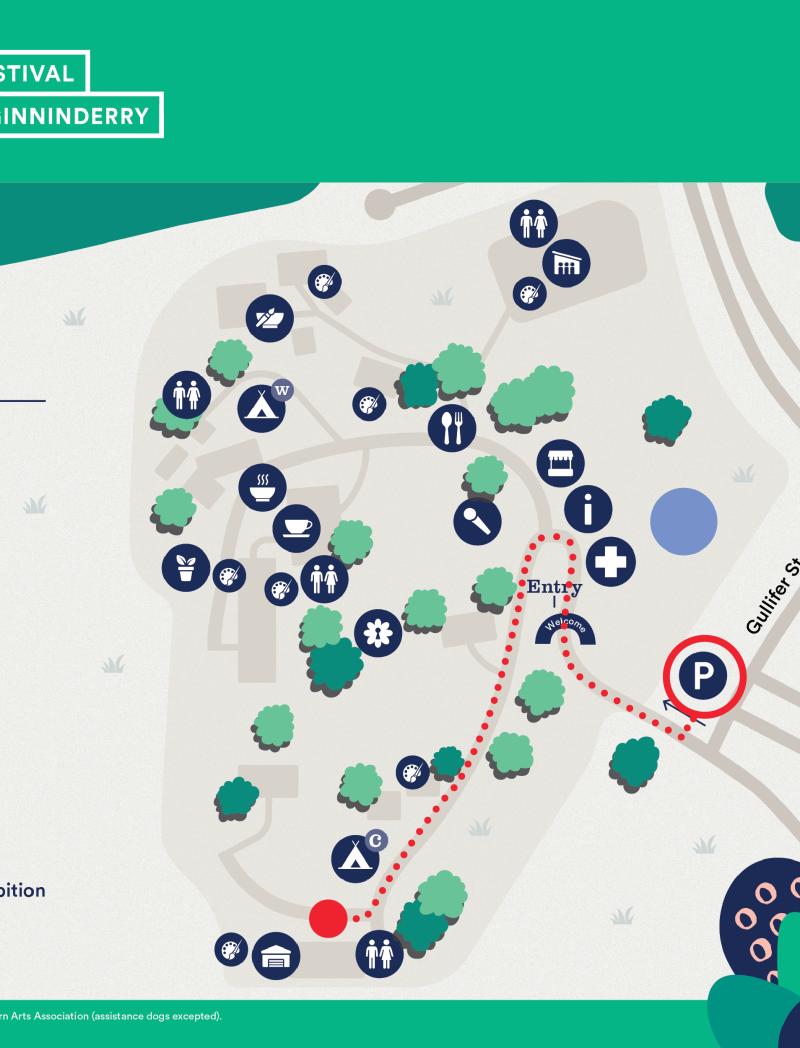Select the solid red dot marker
The width and height of the screenshot is (800, 1048).
(327, 918)
